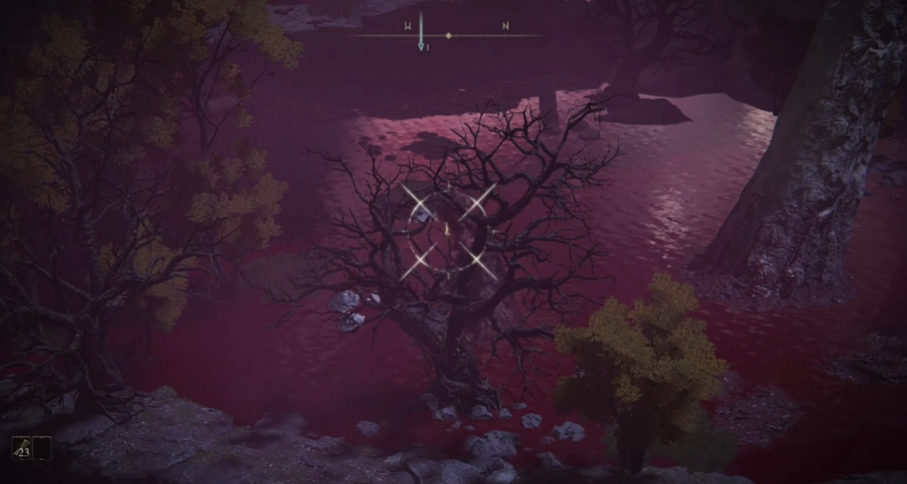Select the empty slot beside the arrows
Image resolution: width=907 pixels, height=484 pixels.
coord(43,449)
